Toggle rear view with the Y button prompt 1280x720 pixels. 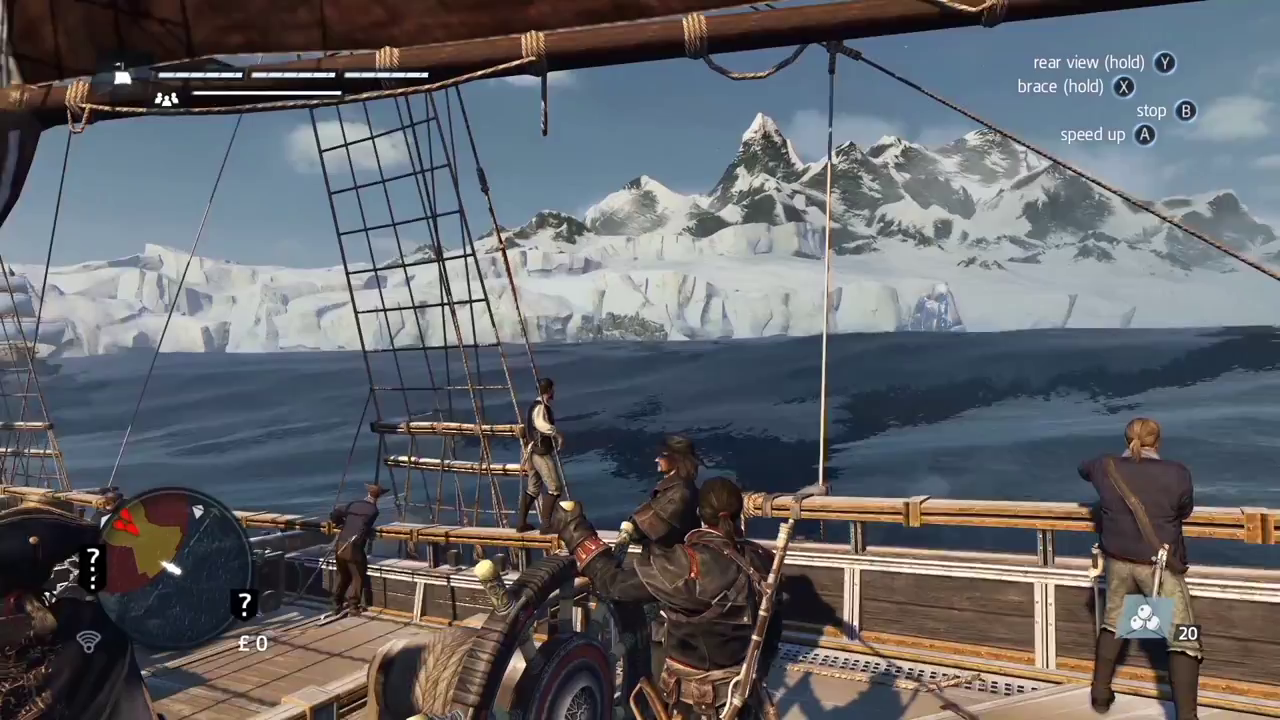pos(1165,62)
